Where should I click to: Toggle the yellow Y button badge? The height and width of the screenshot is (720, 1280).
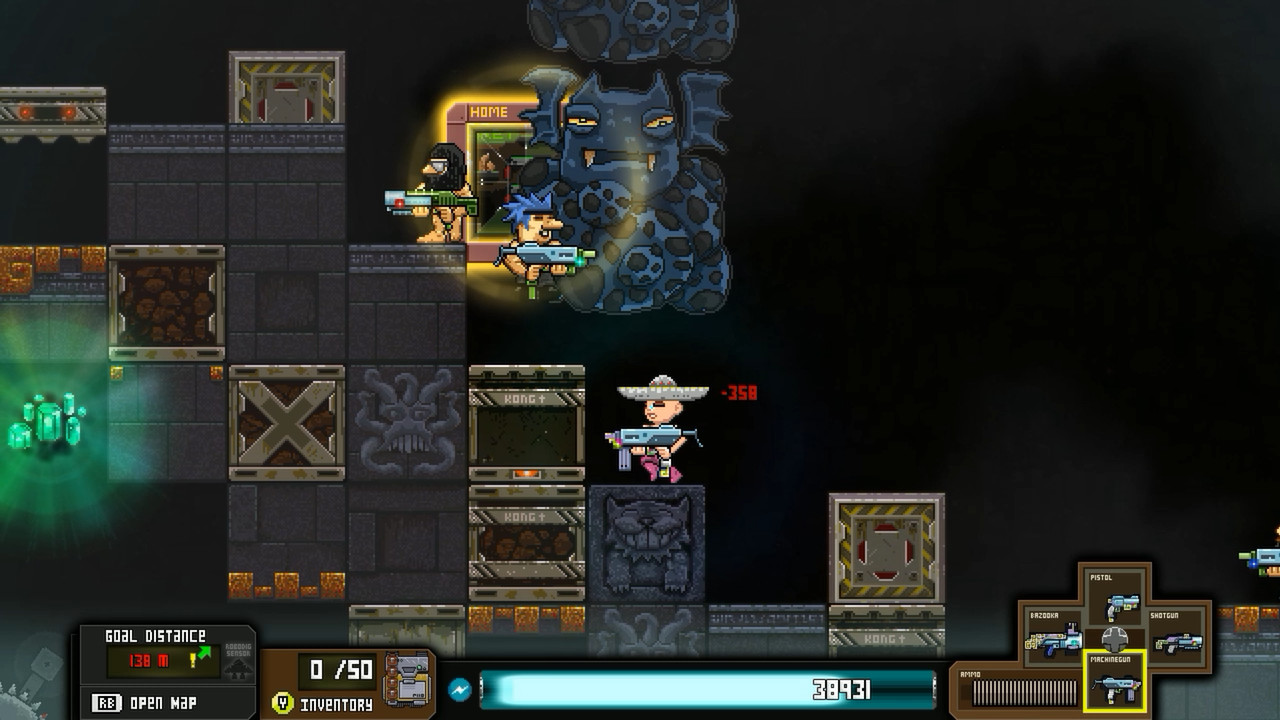[x=282, y=702]
